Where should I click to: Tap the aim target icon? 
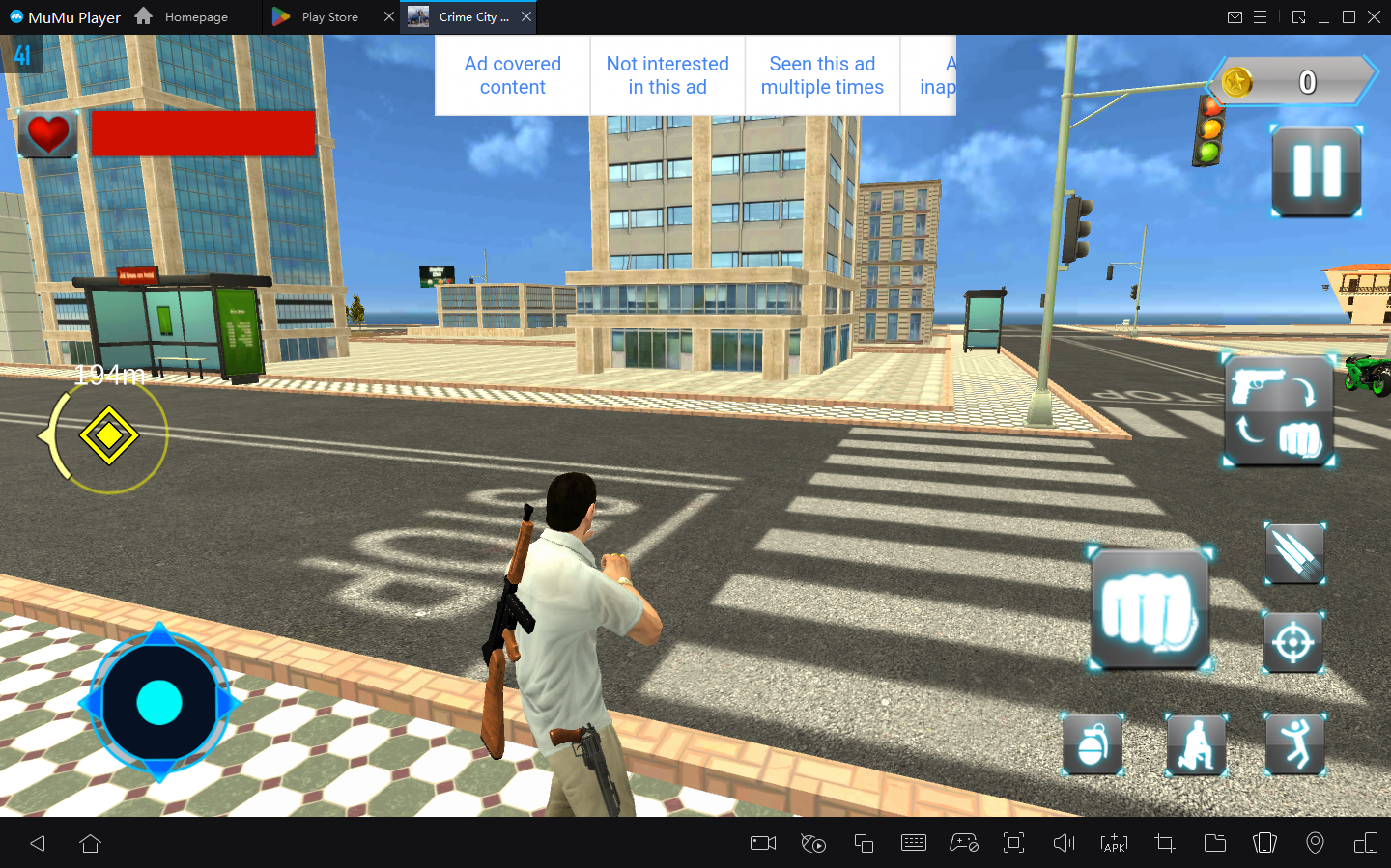[1294, 643]
